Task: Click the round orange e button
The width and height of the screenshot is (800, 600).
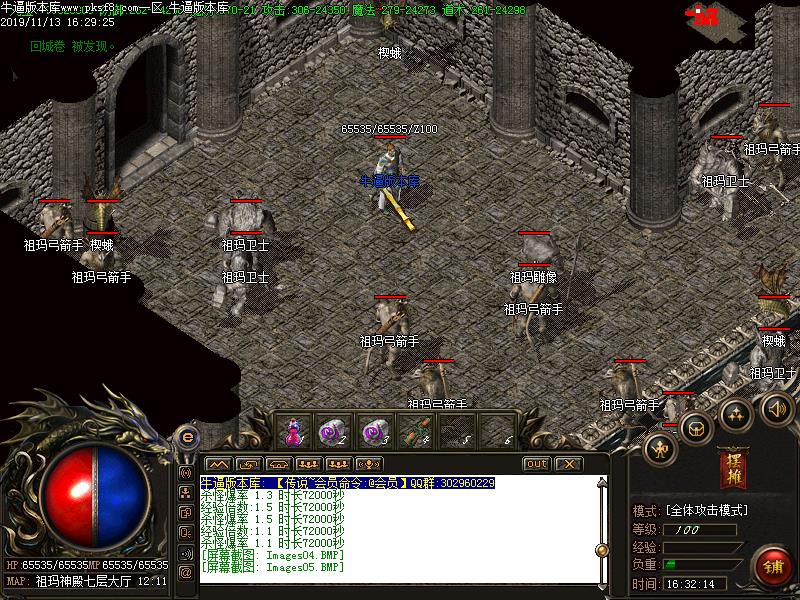Action: [x=186, y=437]
